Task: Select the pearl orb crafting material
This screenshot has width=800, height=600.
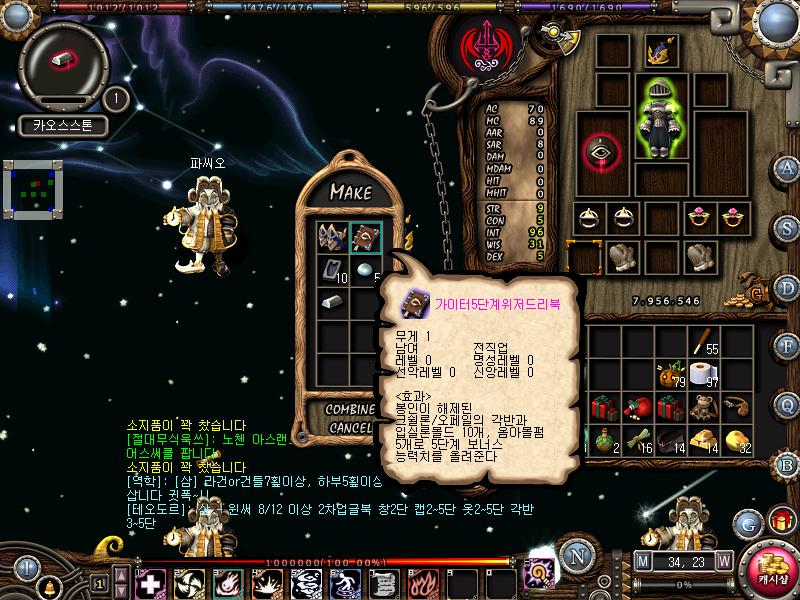Action: coord(366,270)
